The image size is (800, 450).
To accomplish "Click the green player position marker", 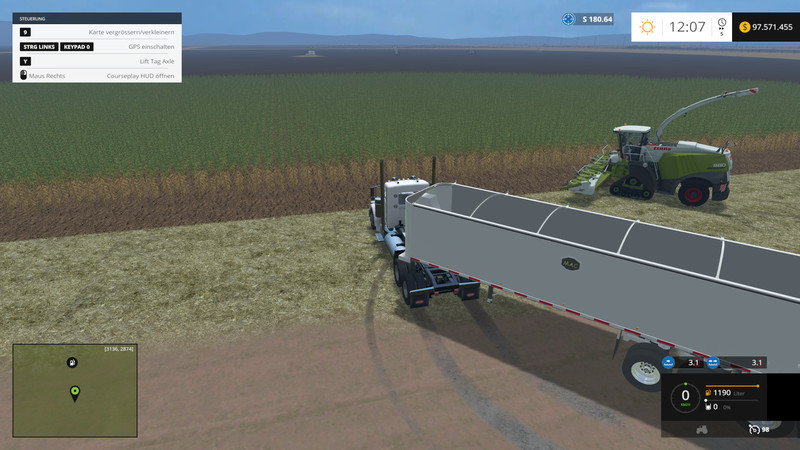I will 74,391.
